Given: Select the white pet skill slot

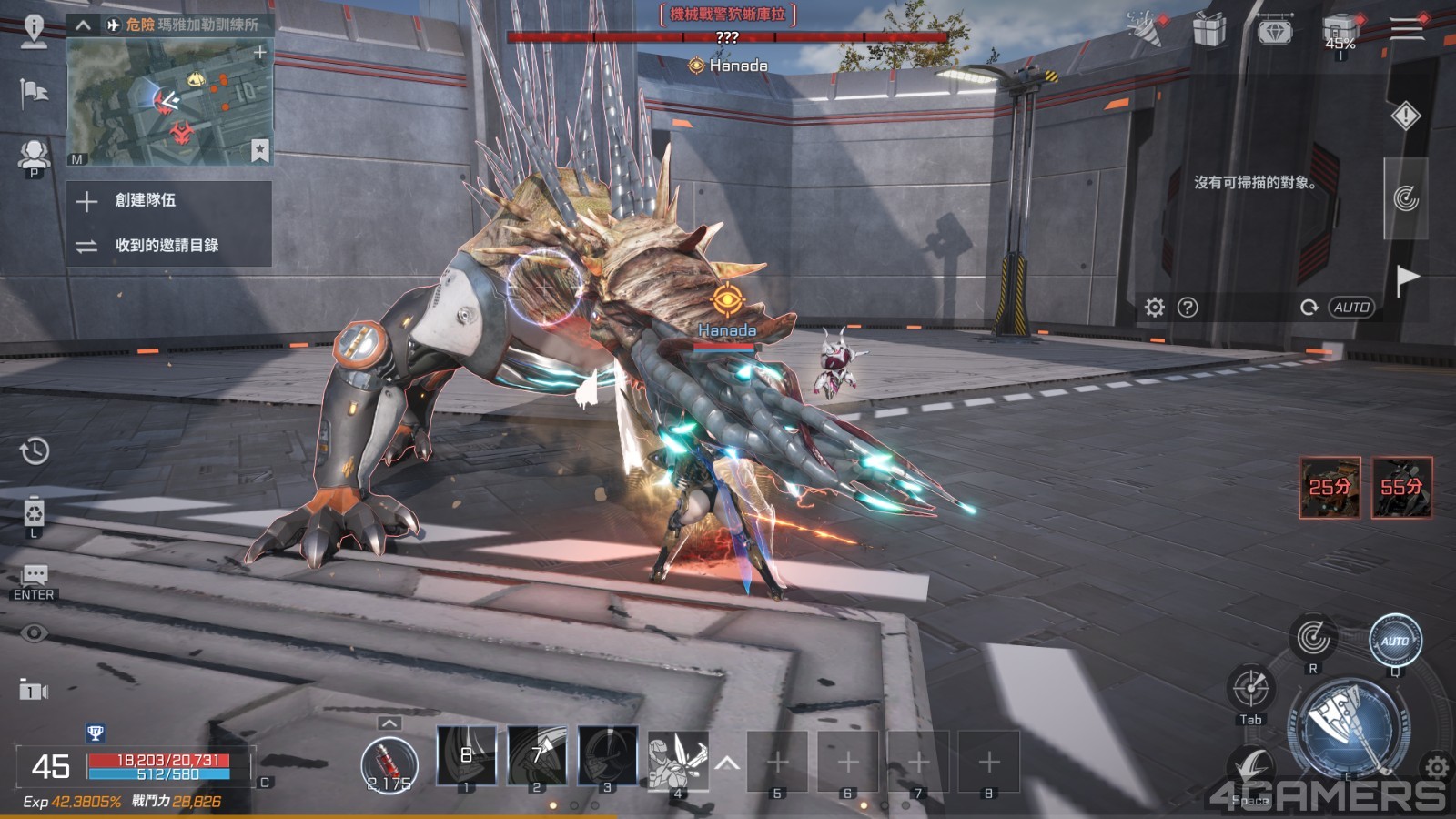Looking at the screenshot, I should click(x=677, y=759).
